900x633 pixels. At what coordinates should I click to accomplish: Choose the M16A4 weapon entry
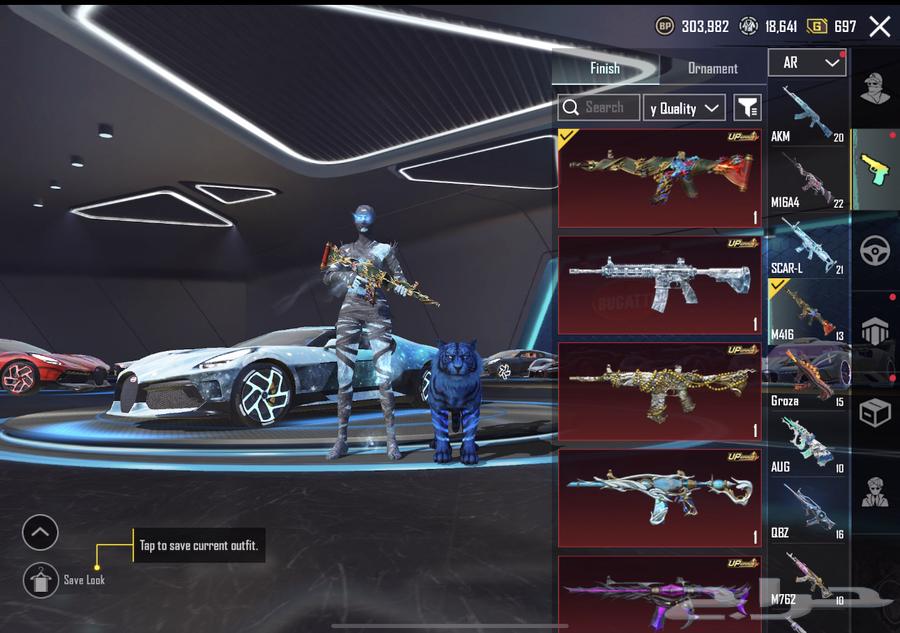tap(808, 180)
